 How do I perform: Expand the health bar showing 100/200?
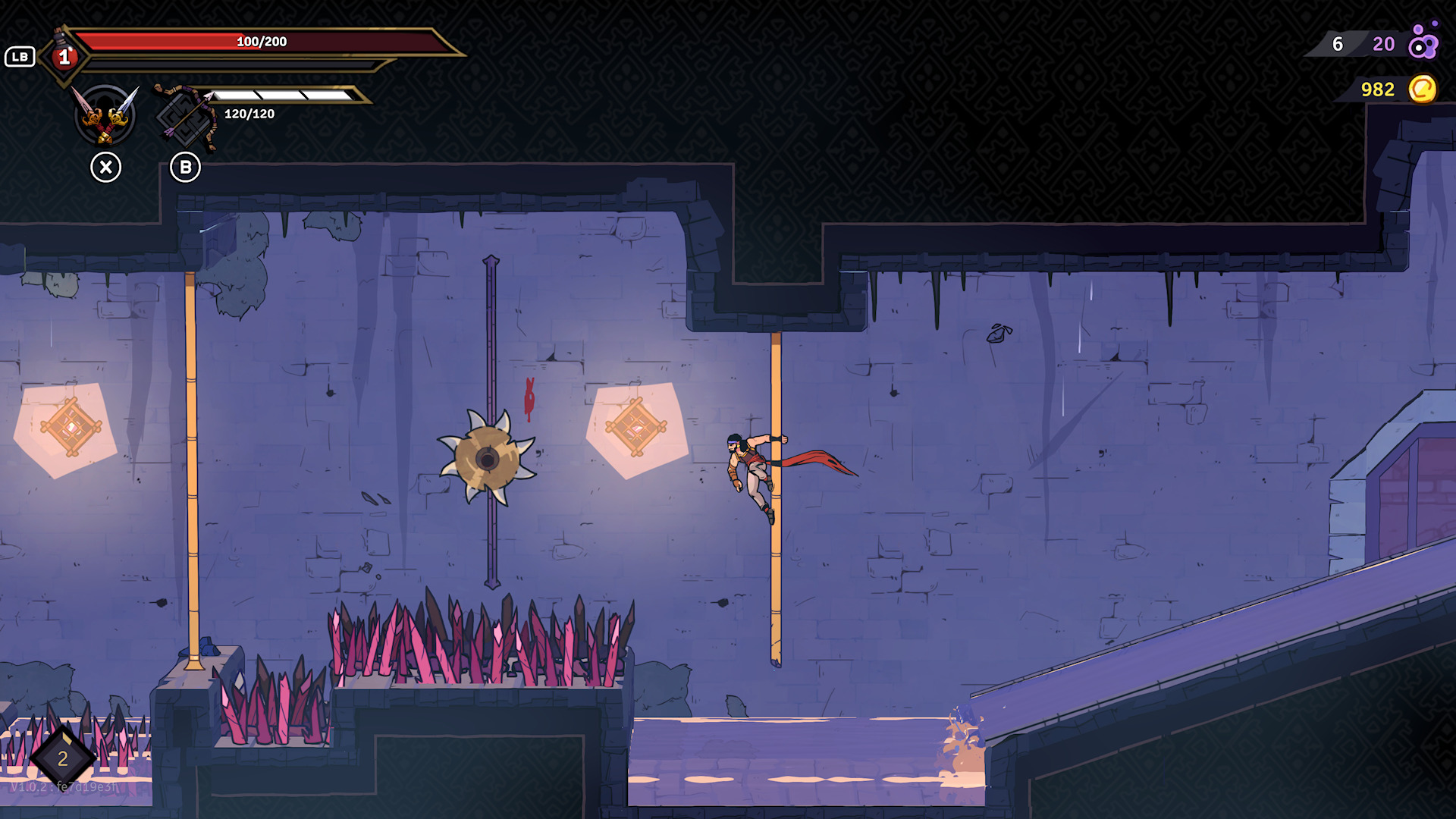click(262, 42)
